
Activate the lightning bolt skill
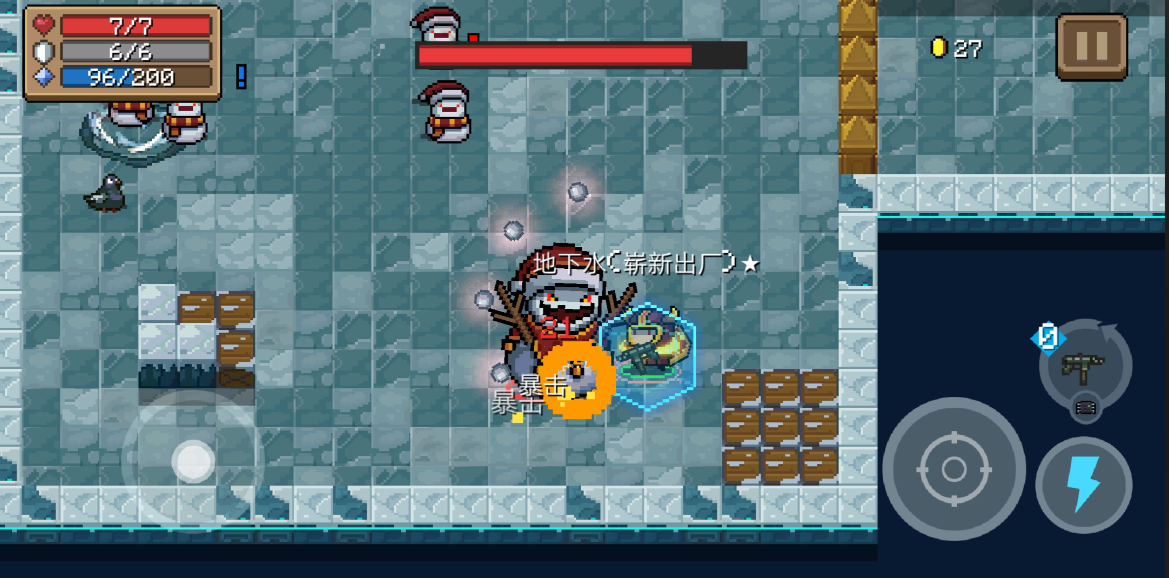pos(1083,484)
